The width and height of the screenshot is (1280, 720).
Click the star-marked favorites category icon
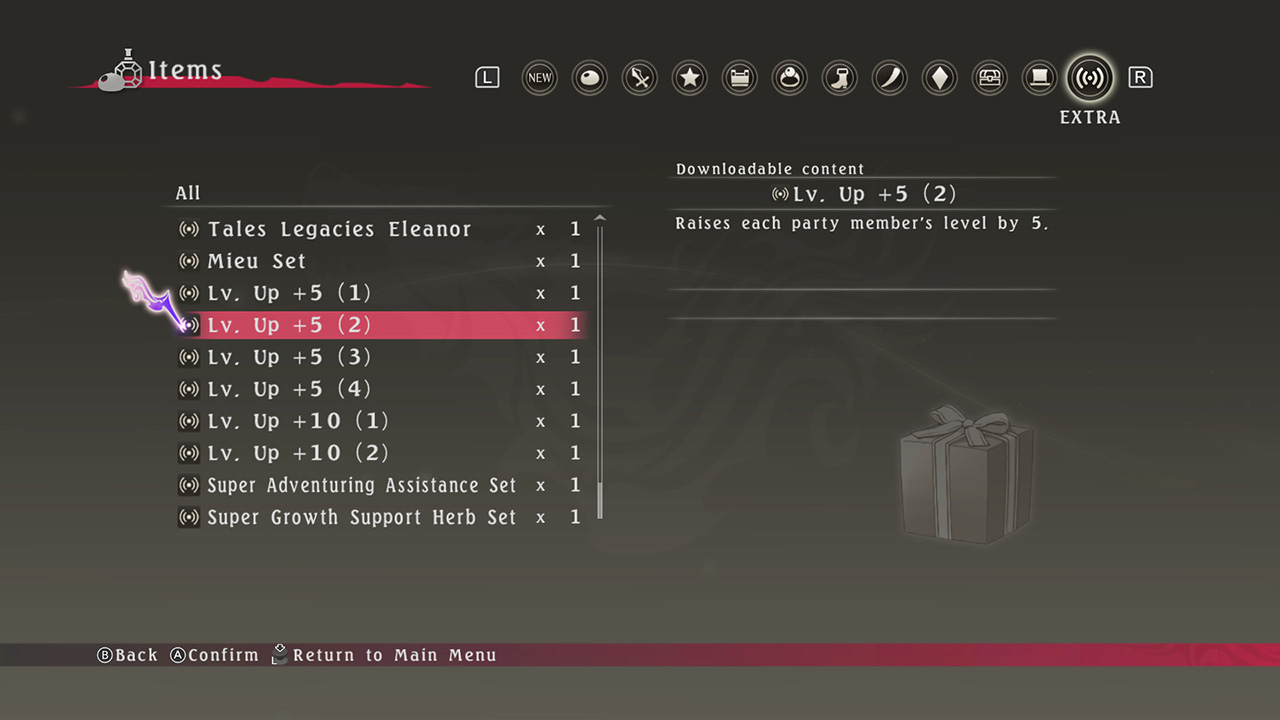click(x=689, y=77)
